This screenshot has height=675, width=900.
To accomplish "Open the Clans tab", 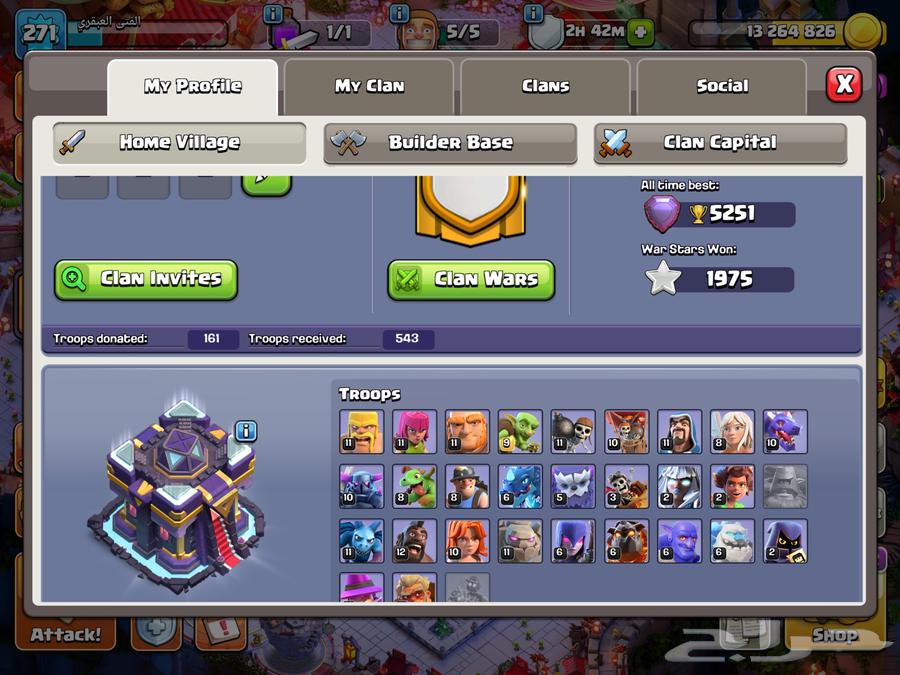I will pos(545,86).
